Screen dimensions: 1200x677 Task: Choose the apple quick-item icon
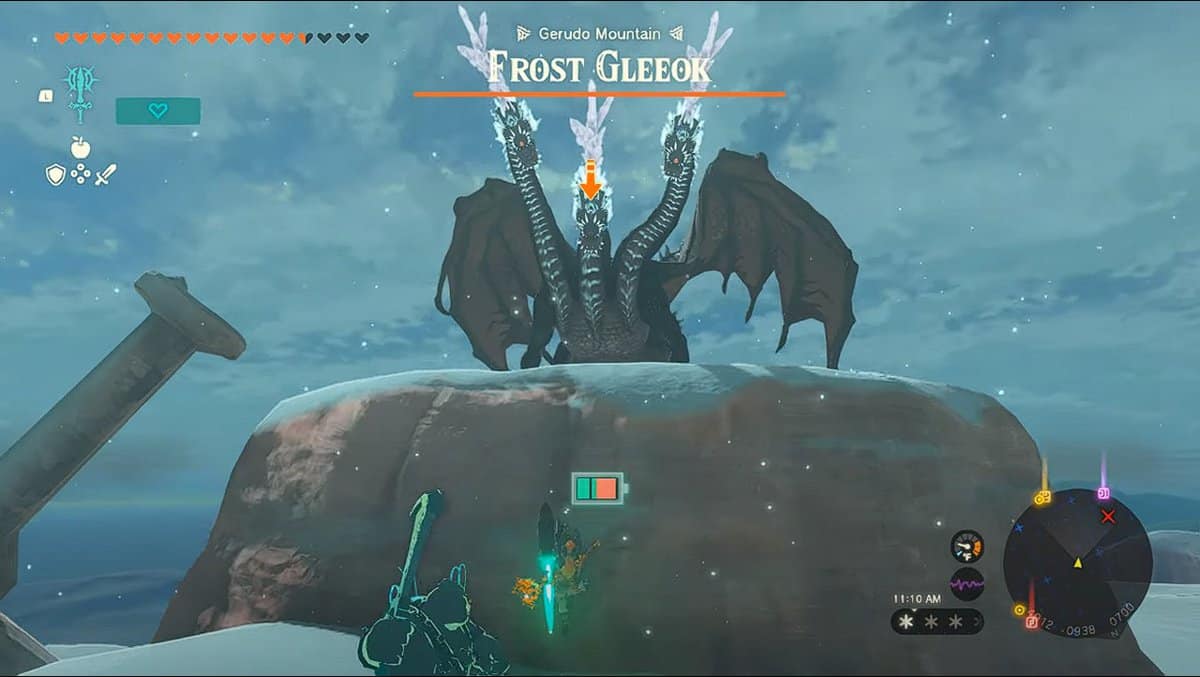pyautogui.click(x=81, y=148)
